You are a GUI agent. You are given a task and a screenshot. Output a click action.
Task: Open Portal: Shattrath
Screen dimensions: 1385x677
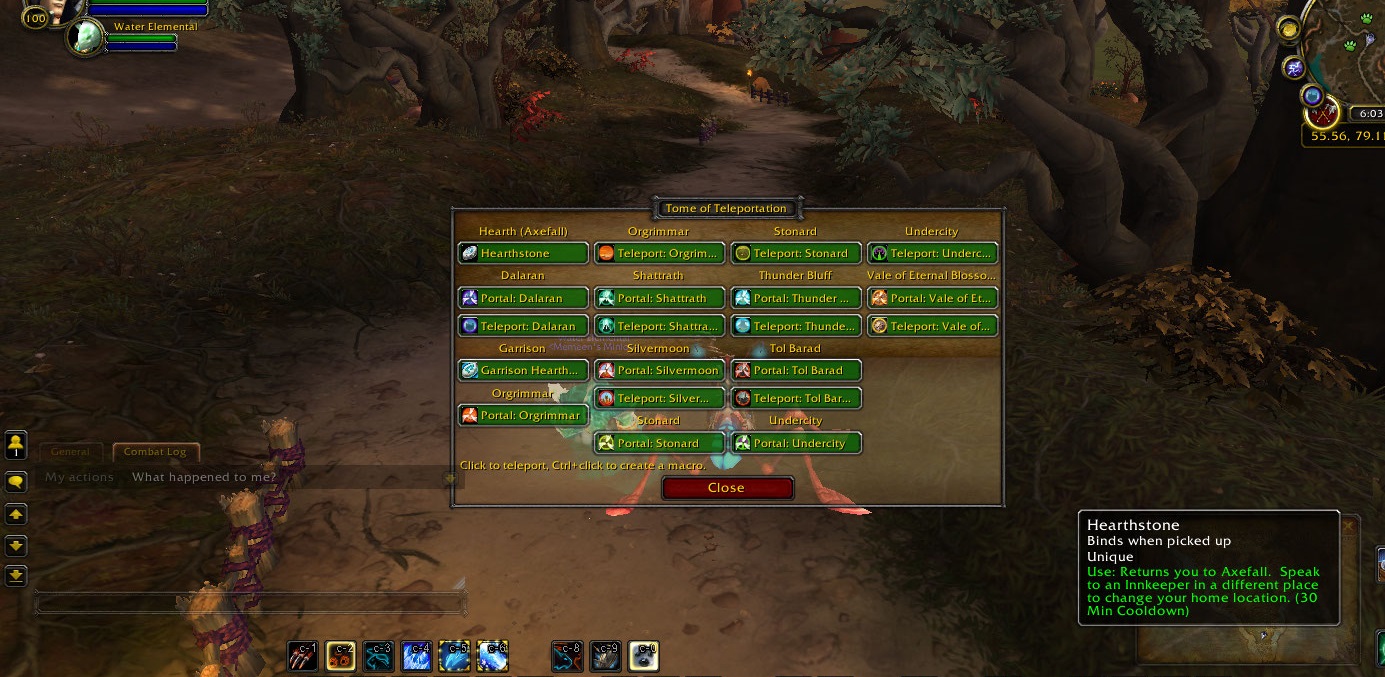click(660, 298)
